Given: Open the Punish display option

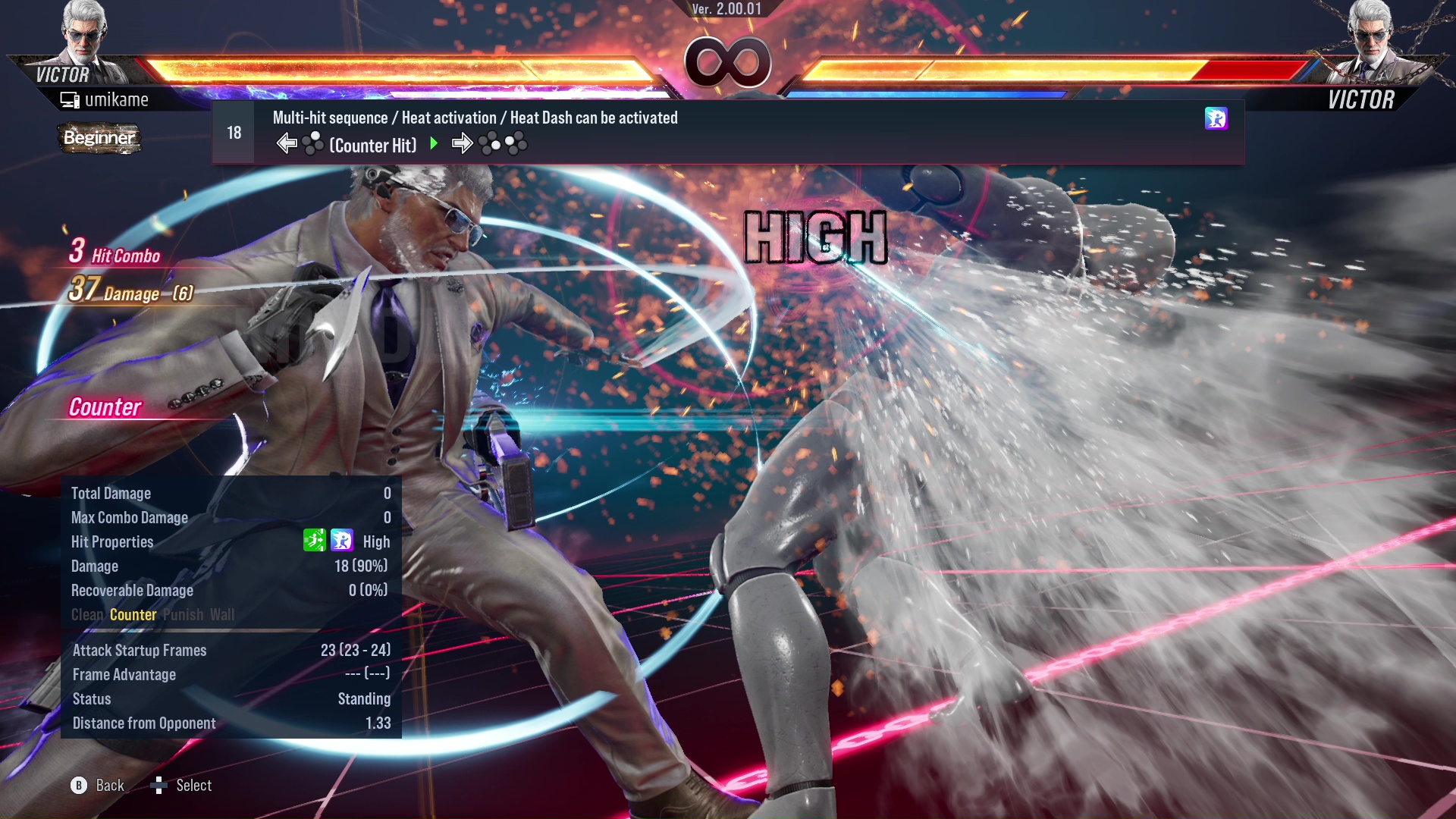Looking at the screenshot, I should click(183, 615).
